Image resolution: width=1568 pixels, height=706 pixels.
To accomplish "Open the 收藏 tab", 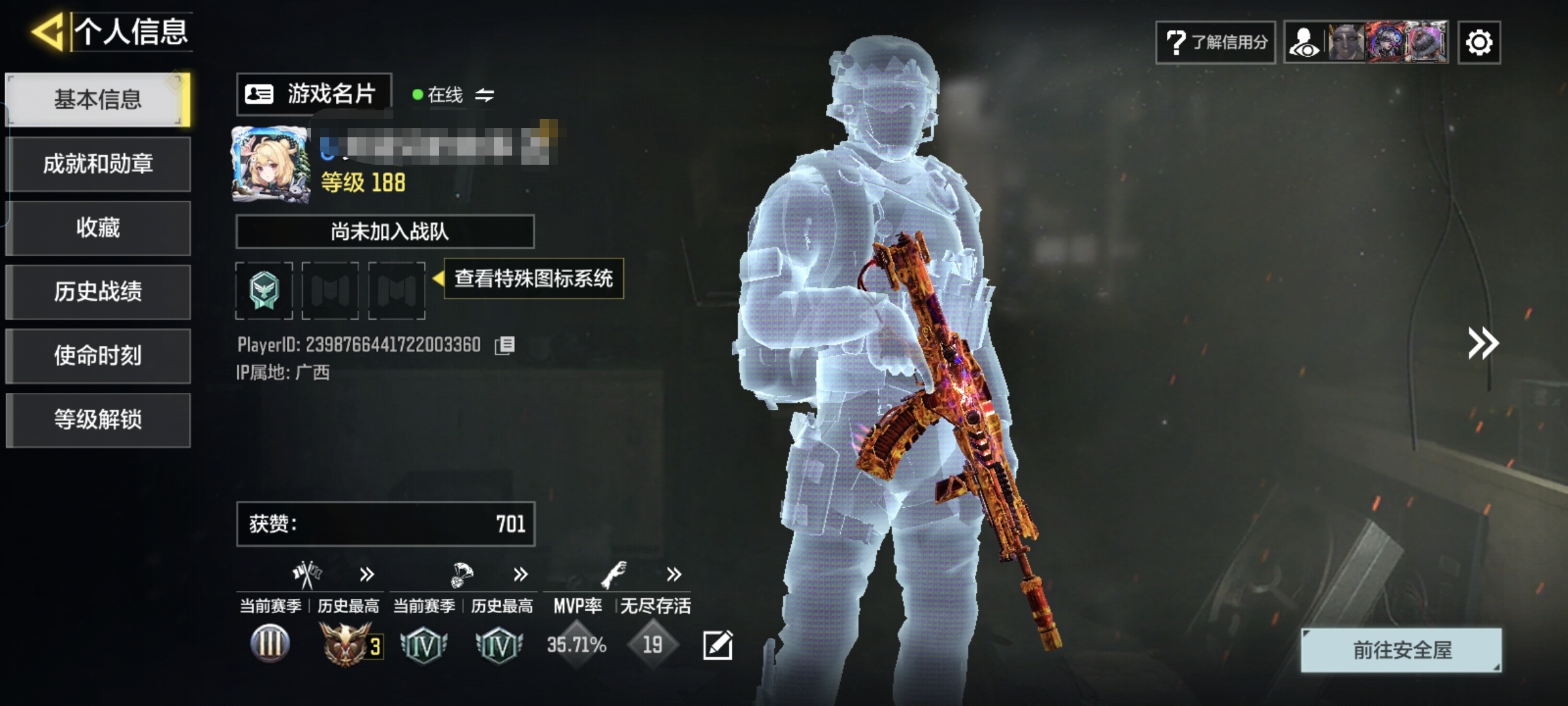I will coord(98,227).
